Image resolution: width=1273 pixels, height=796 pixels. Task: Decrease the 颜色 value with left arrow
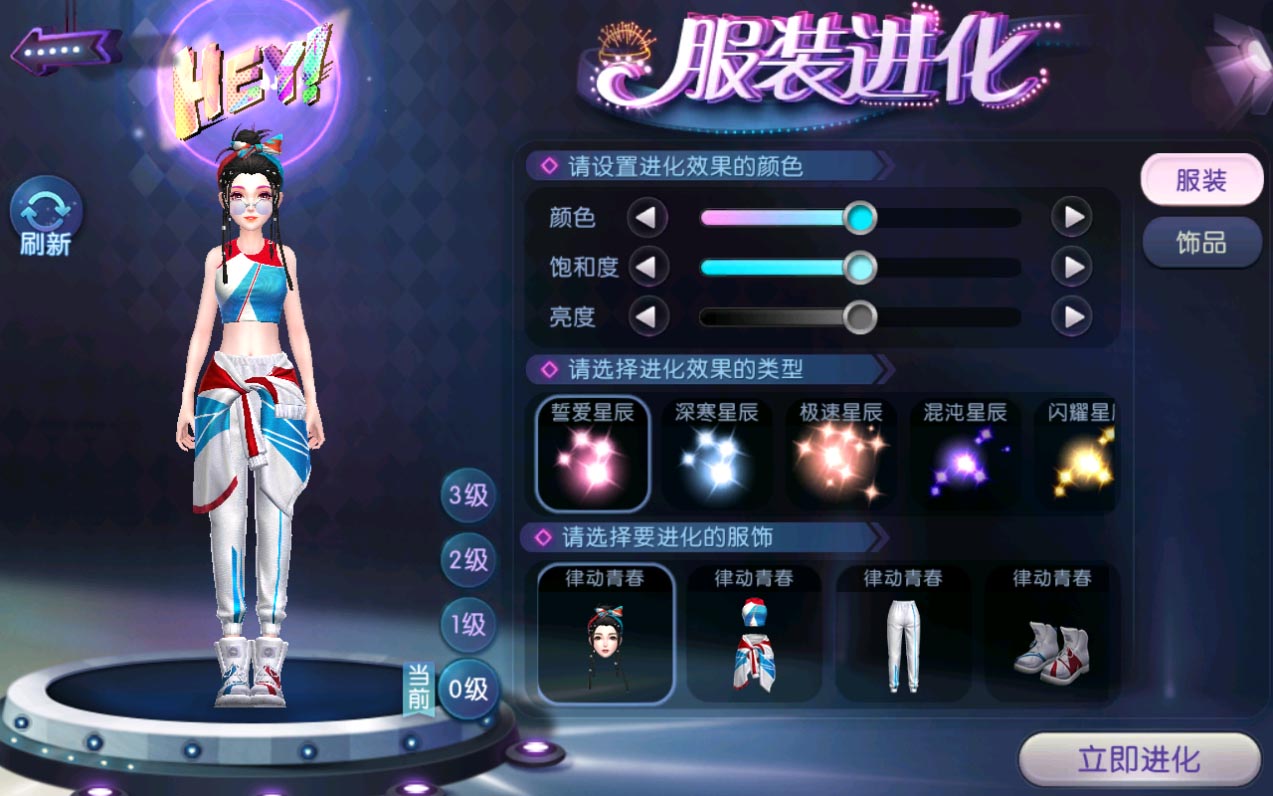647,217
